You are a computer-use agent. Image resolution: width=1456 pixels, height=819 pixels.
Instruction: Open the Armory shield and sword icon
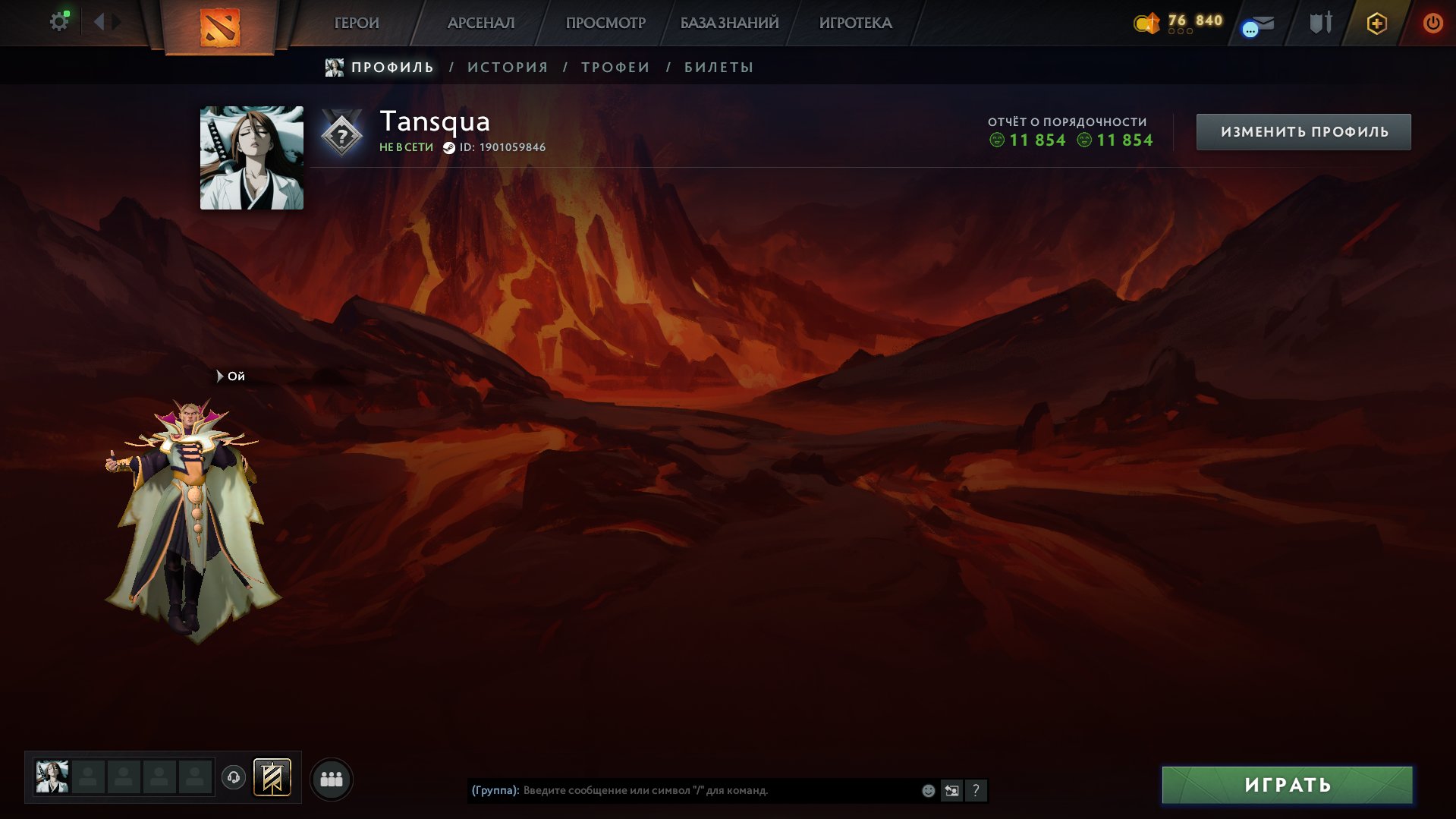pos(1320,24)
